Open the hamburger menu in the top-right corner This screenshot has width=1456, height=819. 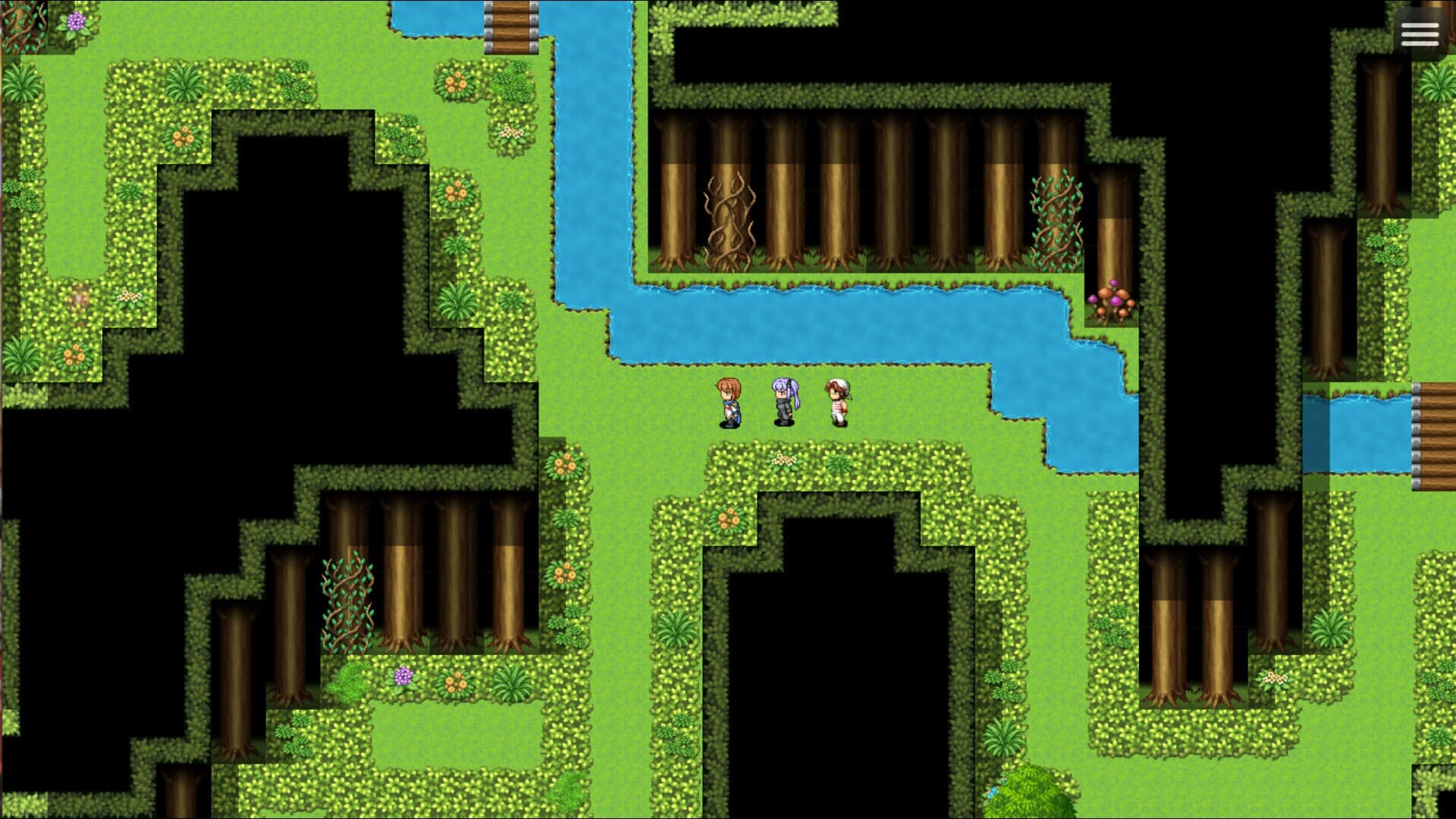click(1419, 34)
